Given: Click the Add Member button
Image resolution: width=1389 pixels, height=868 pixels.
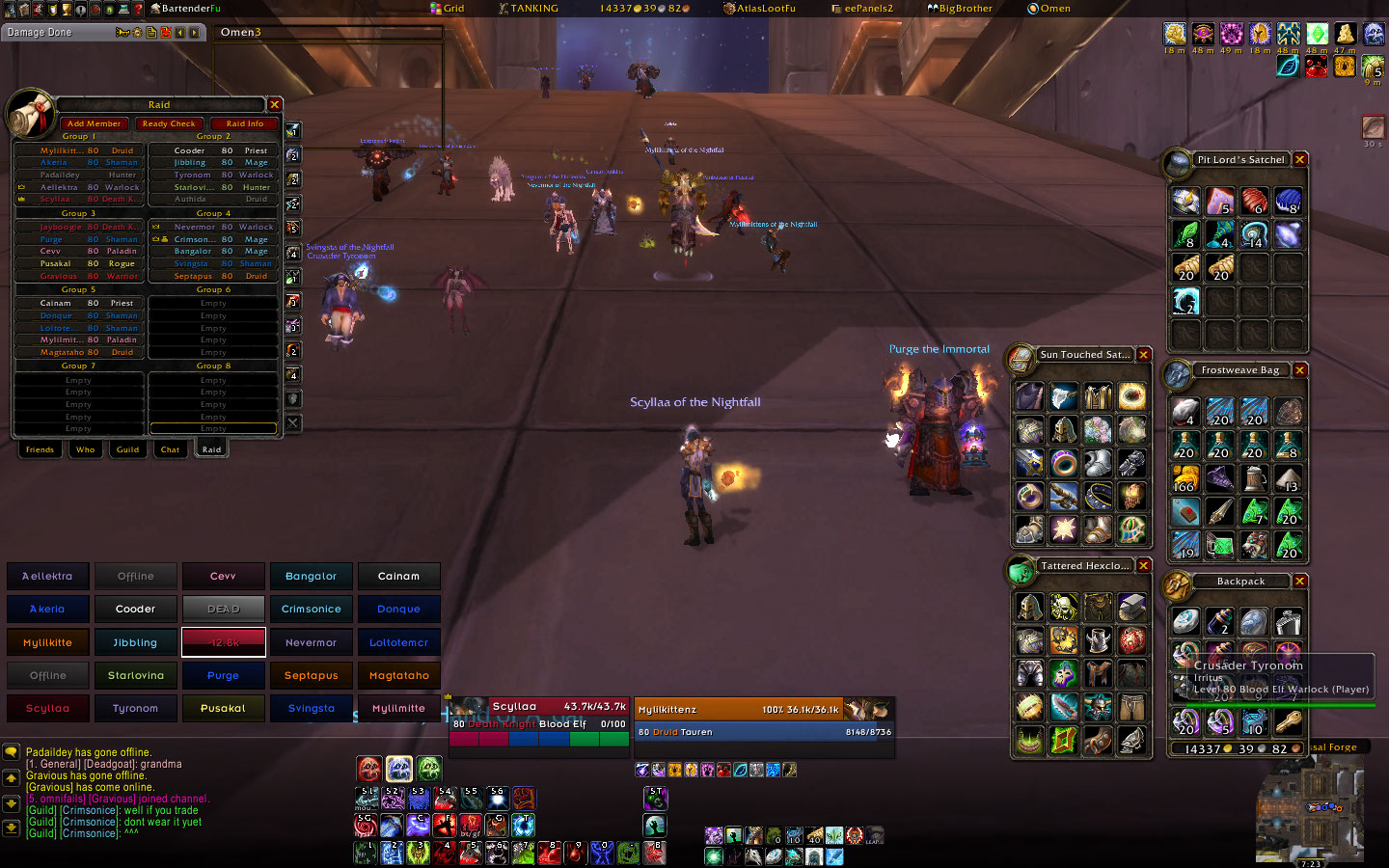Looking at the screenshot, I should coord(94,123).
